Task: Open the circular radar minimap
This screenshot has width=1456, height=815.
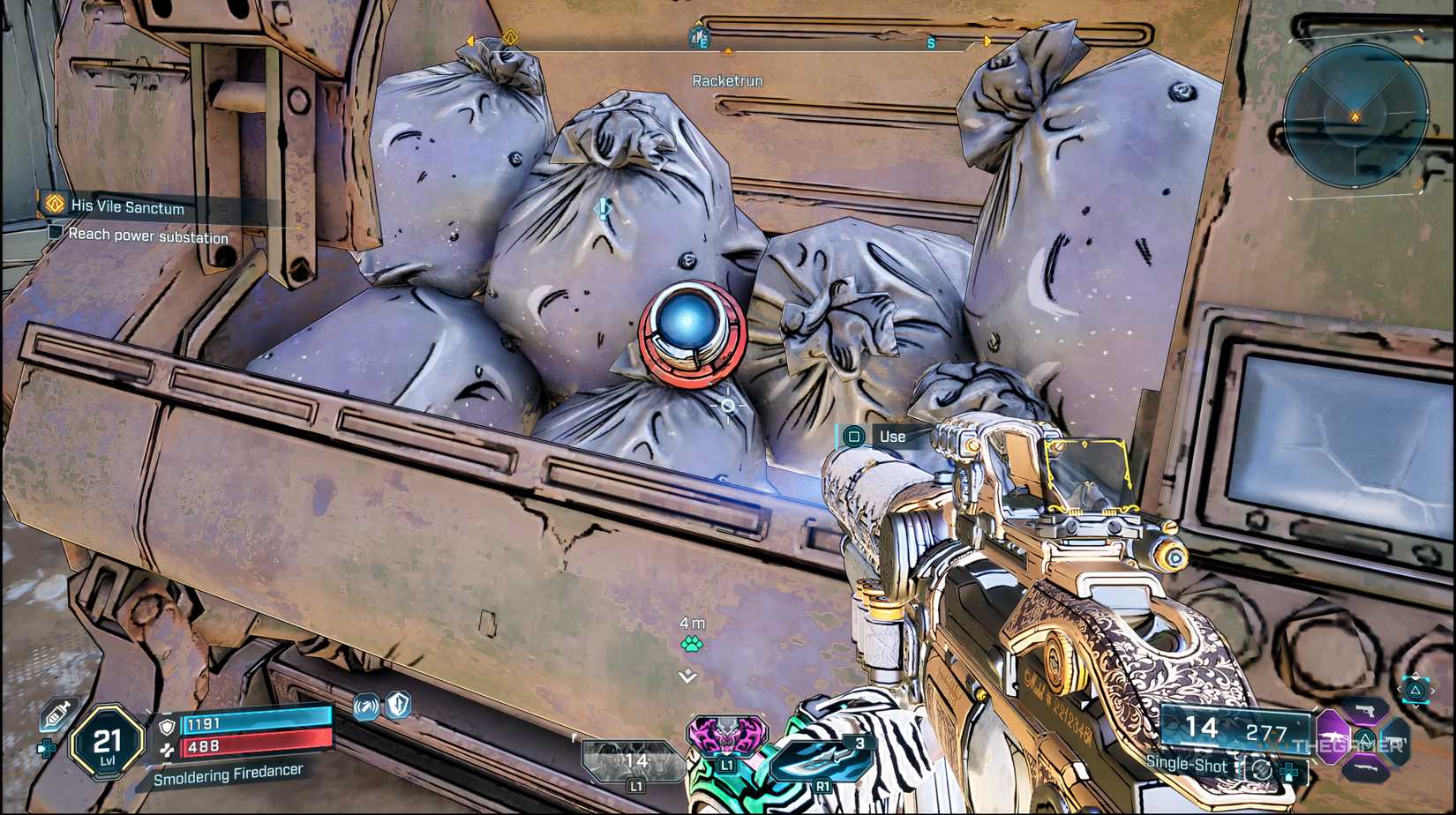Action: (1355, 116)
